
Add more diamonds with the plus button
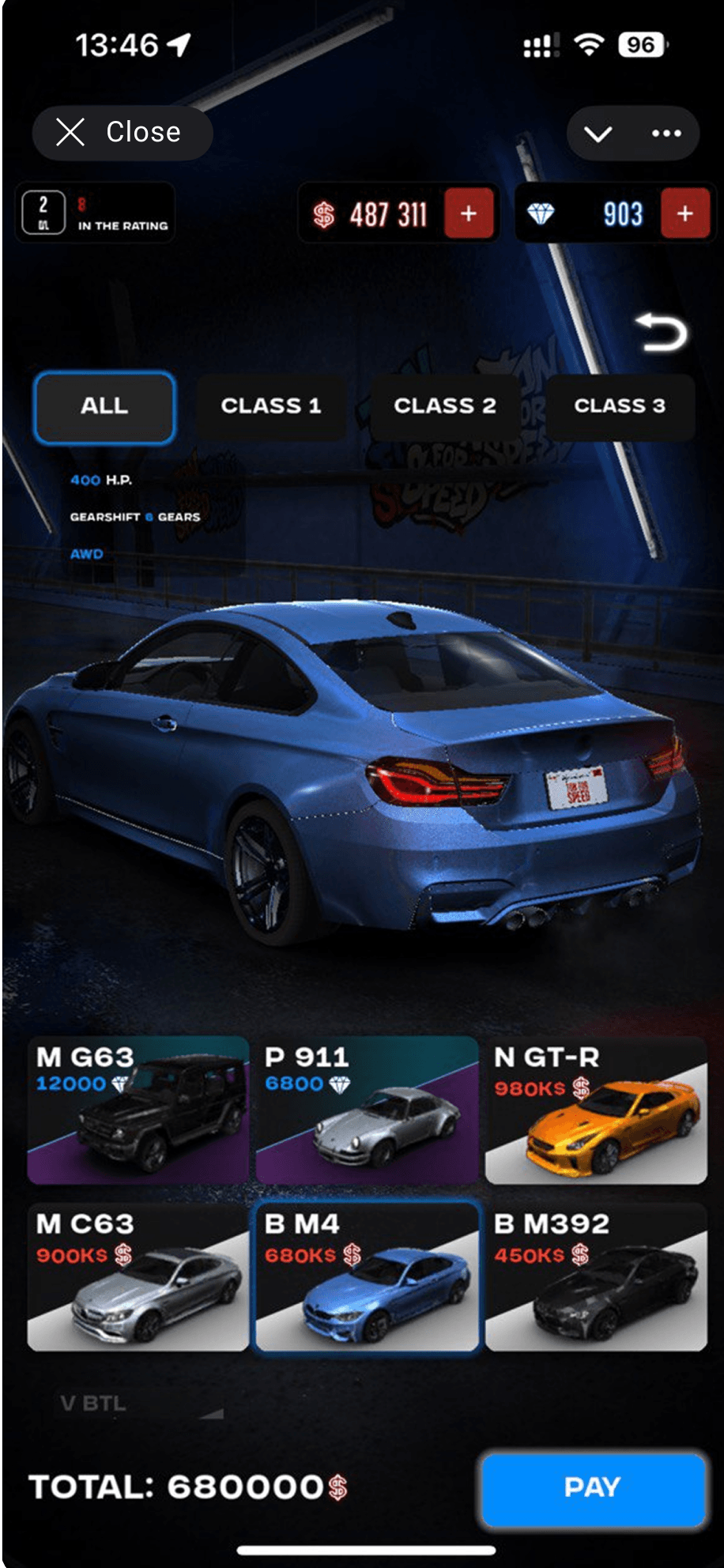coord(684,213)
